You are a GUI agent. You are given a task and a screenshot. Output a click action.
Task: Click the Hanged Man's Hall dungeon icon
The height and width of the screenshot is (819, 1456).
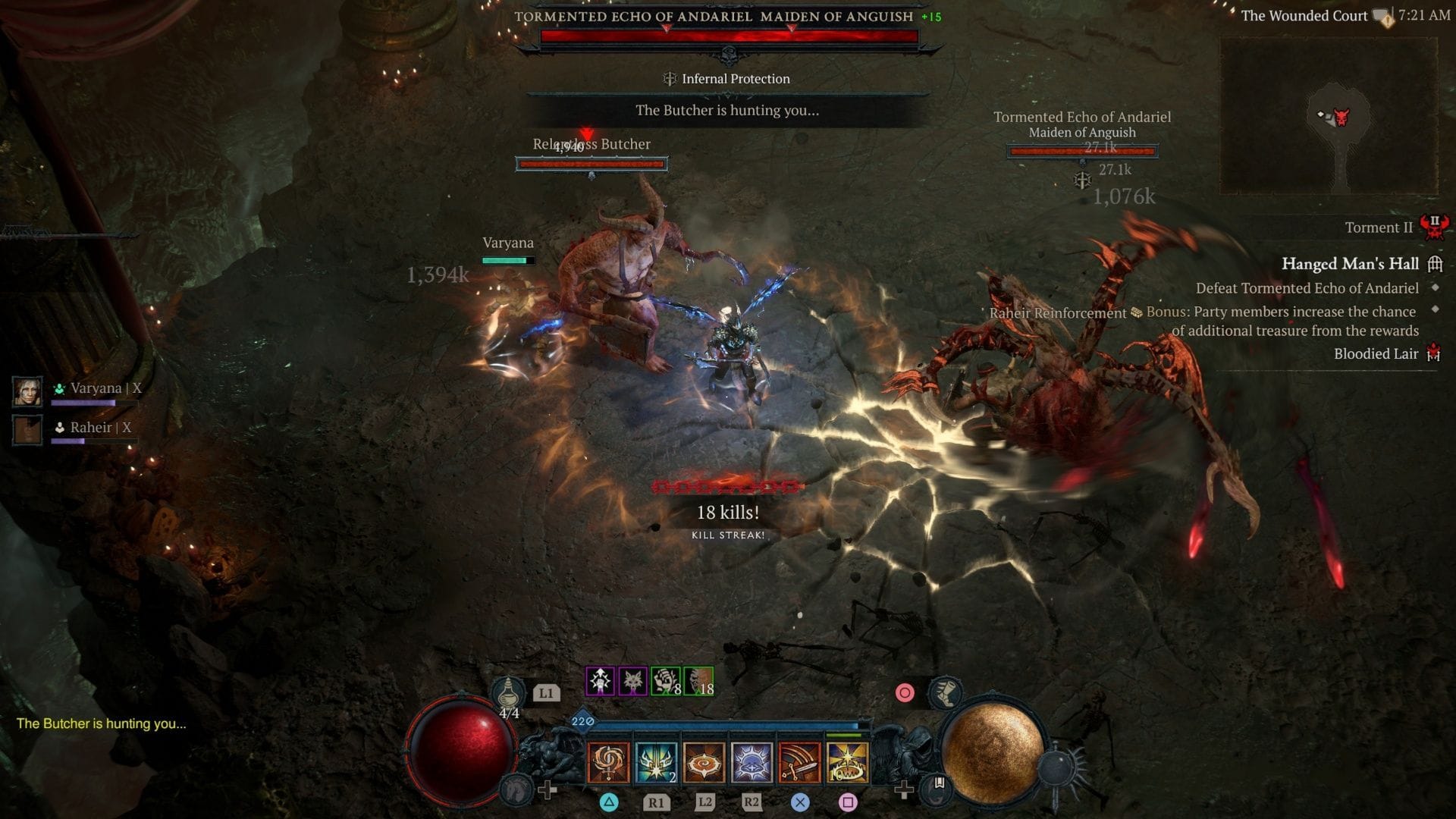tap(1436, 263)
